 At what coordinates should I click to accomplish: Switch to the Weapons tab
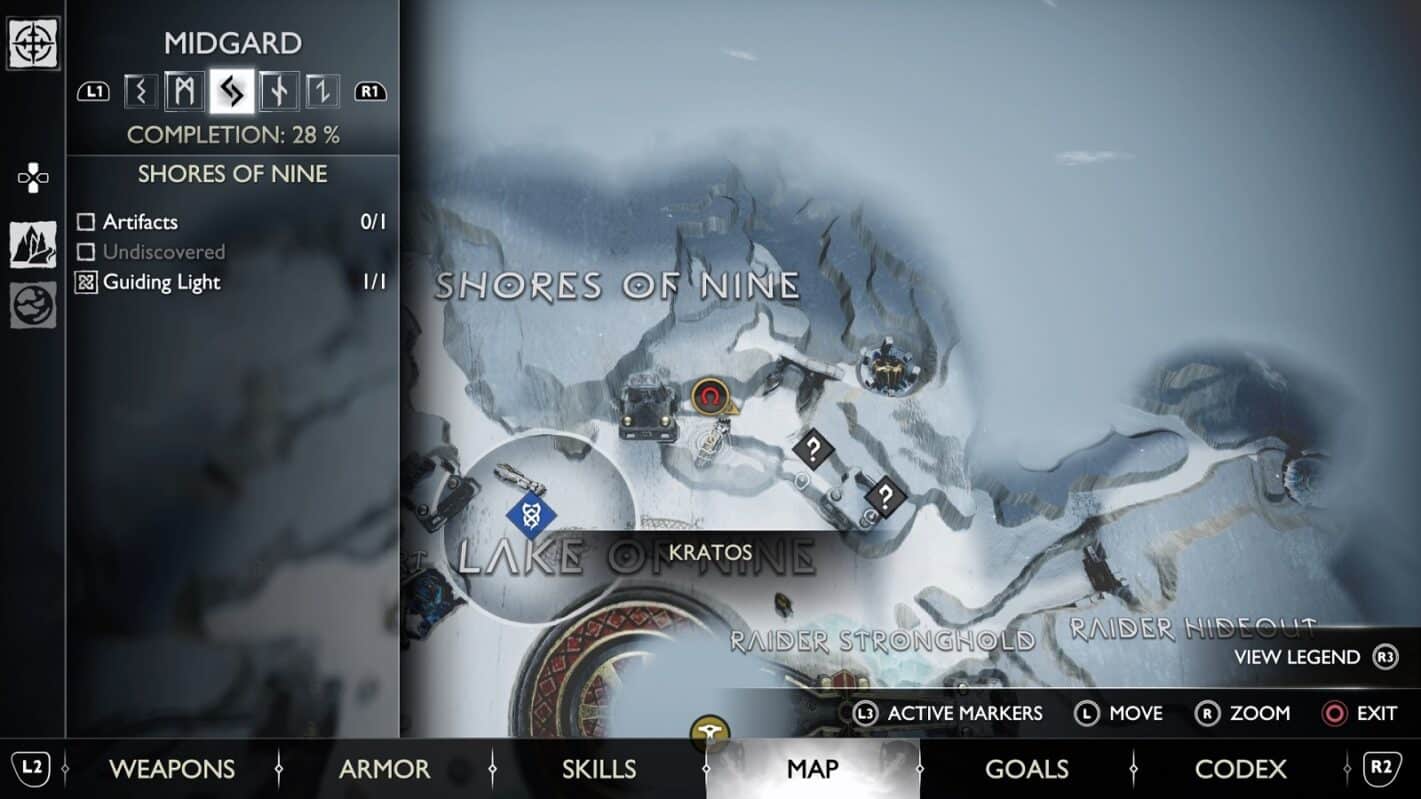pyautogui.click(x=171, y=768)
